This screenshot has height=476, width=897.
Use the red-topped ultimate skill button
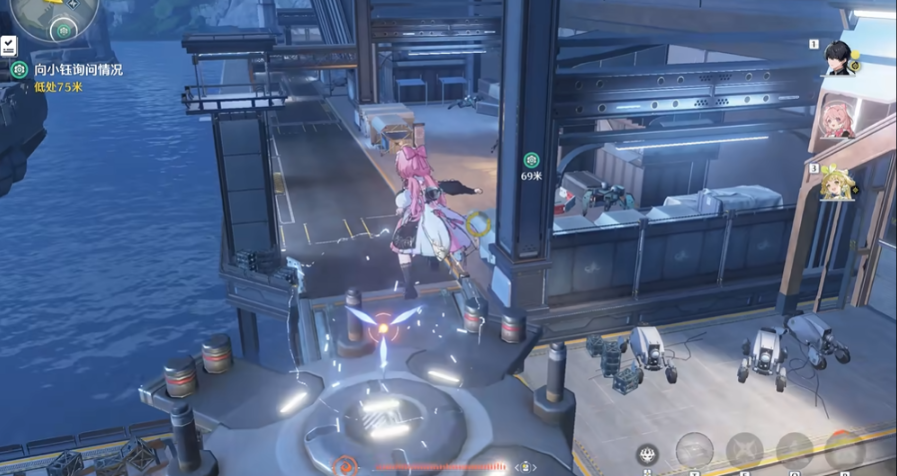843,450
